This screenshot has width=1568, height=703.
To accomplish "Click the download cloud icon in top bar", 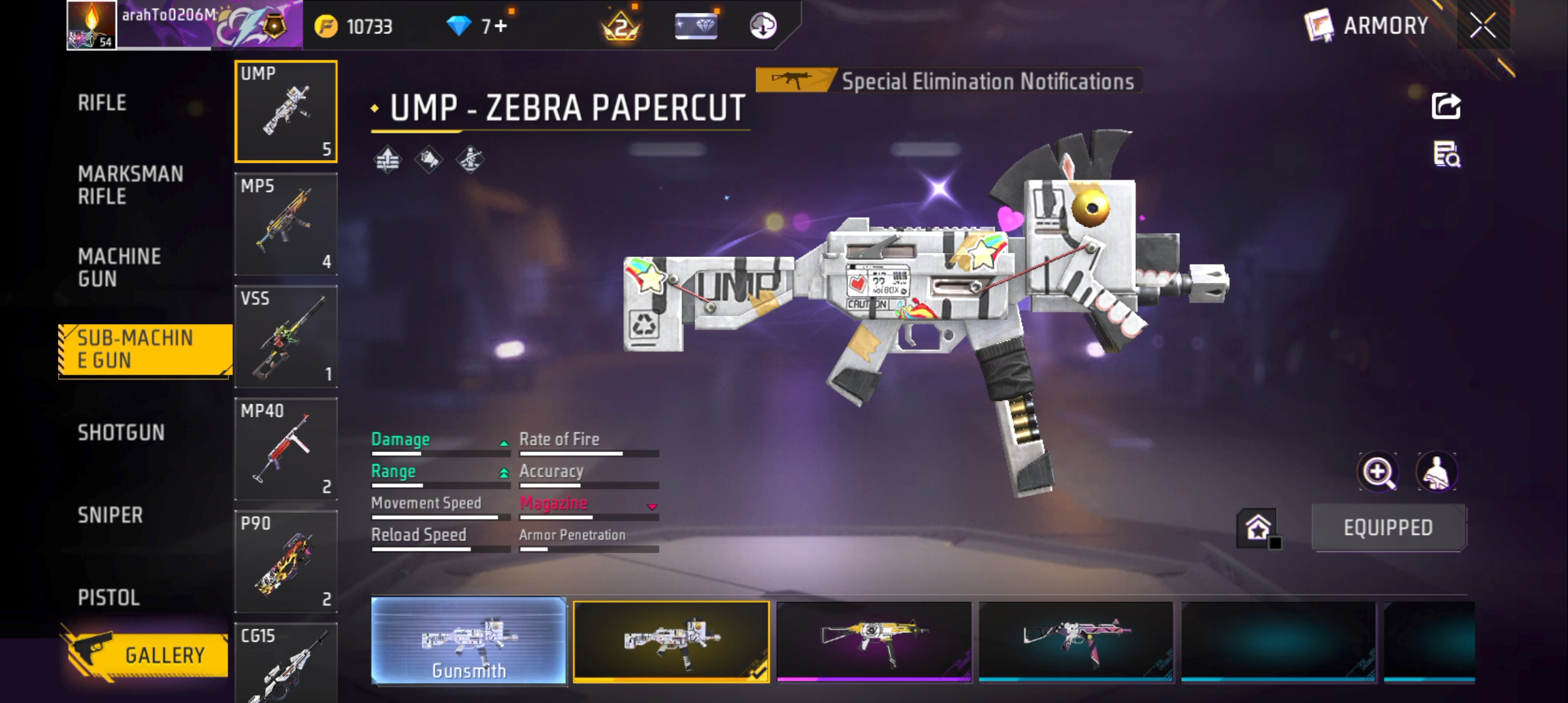I will (763, 27).
